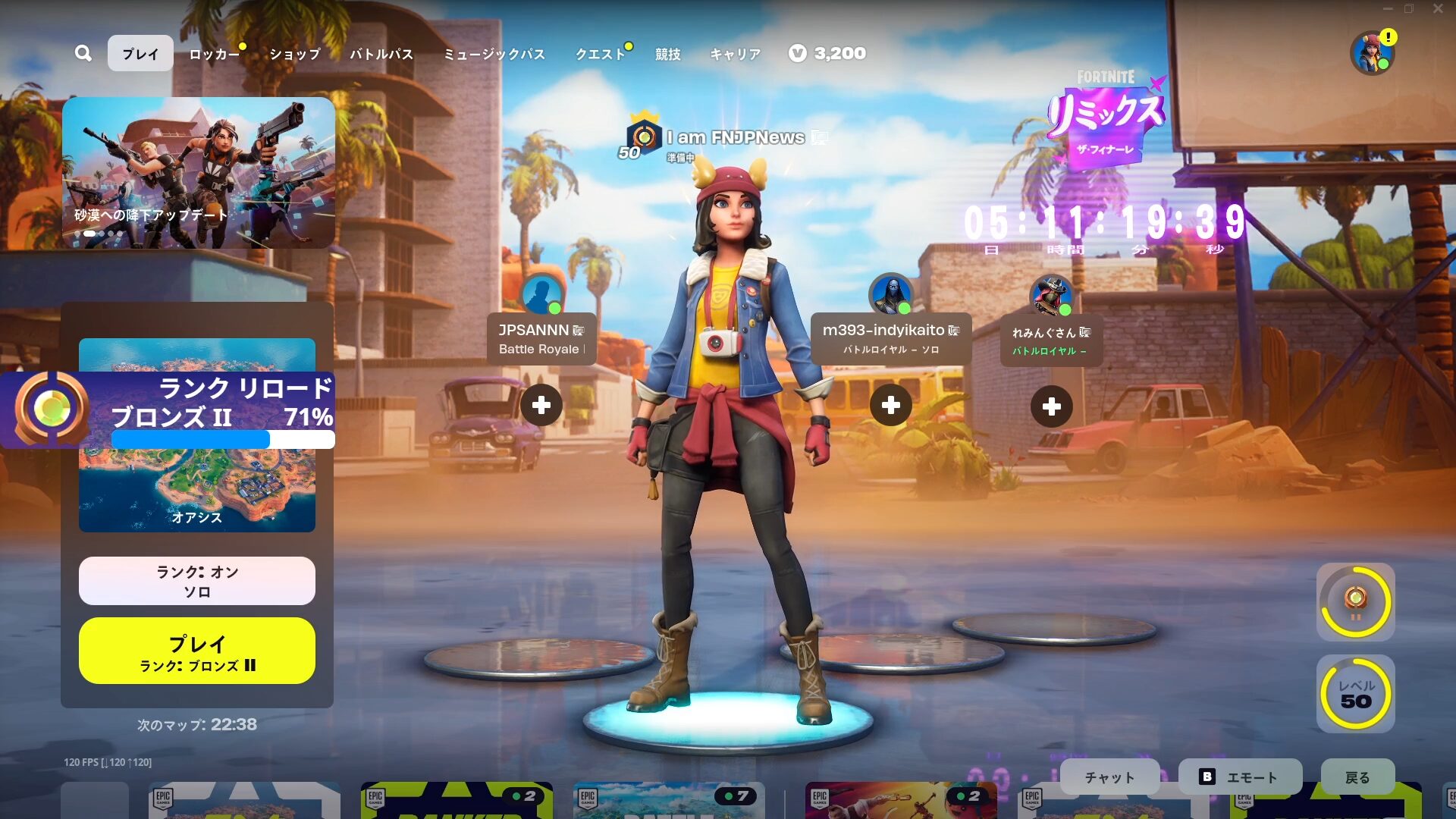Show the クエスト tab
This screenshot has width=1456, height=819.
click(600, 54)
